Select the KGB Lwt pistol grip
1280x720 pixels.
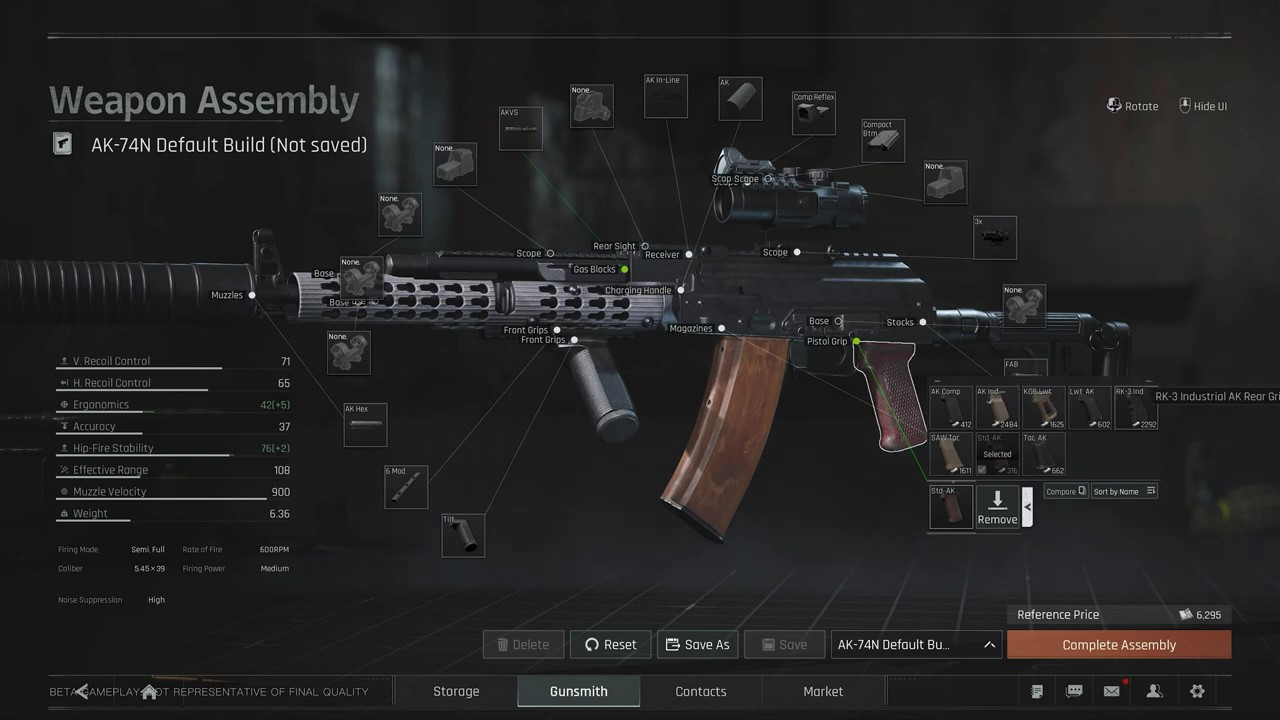1043,408
